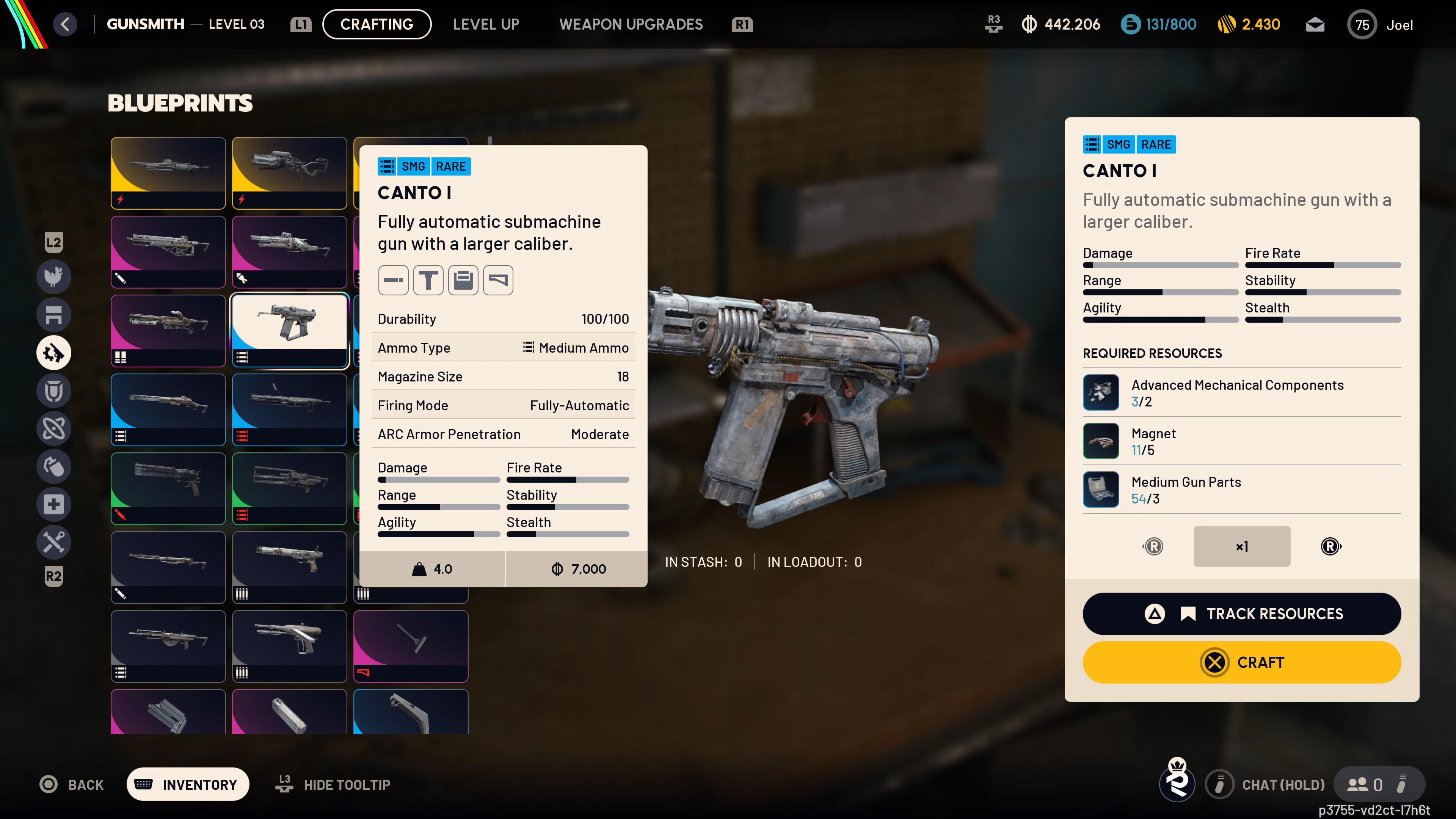Viewport: 1456px width, 819px height.
Task: Click the back arrow next to Gunsmith
Action: pyautogui.click(x=66, y=24)
